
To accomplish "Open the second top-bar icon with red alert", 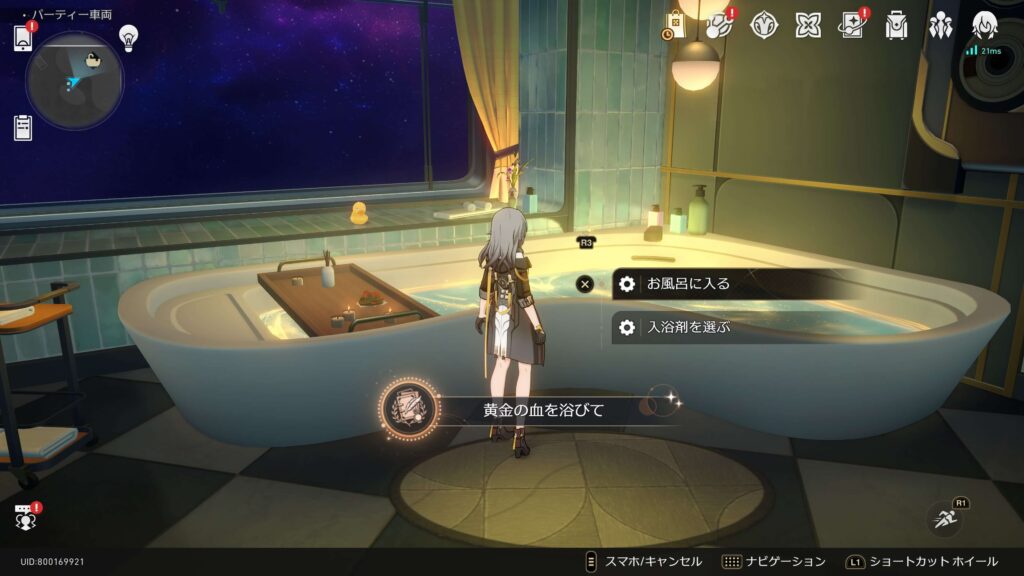I will [718, 26].
